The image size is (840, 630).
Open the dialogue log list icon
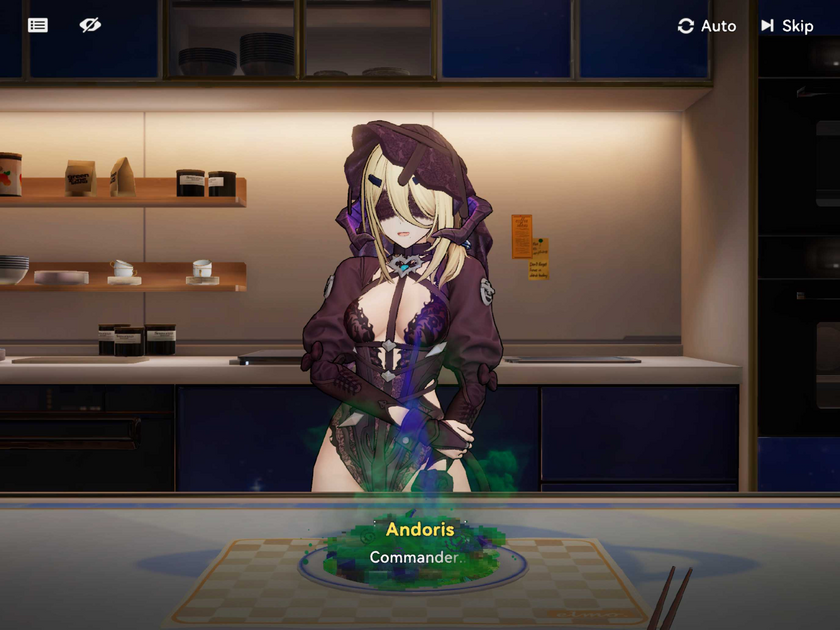pyautogui.click(x=38, y=25)
